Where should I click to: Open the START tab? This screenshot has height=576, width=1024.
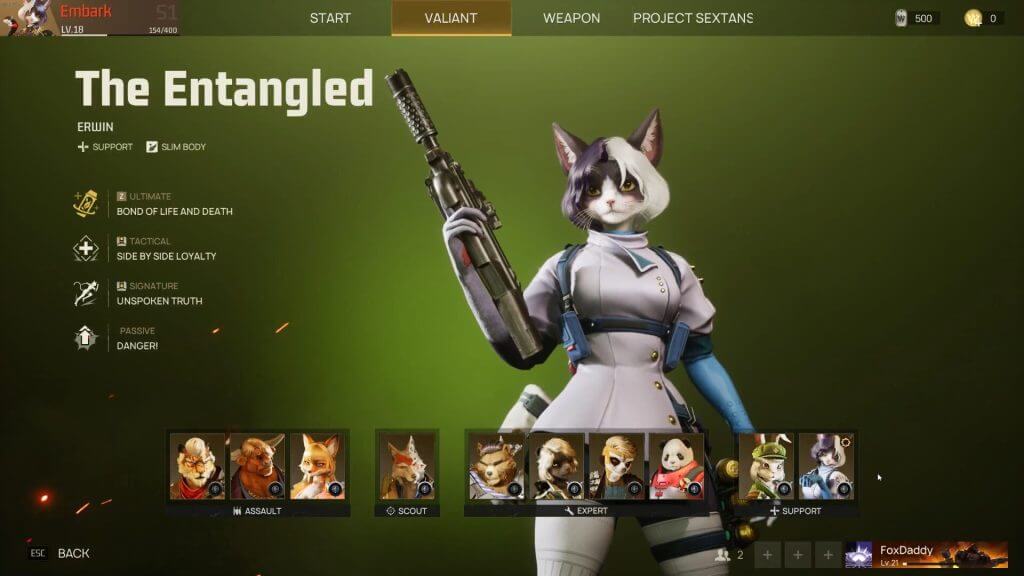point(330,18)
